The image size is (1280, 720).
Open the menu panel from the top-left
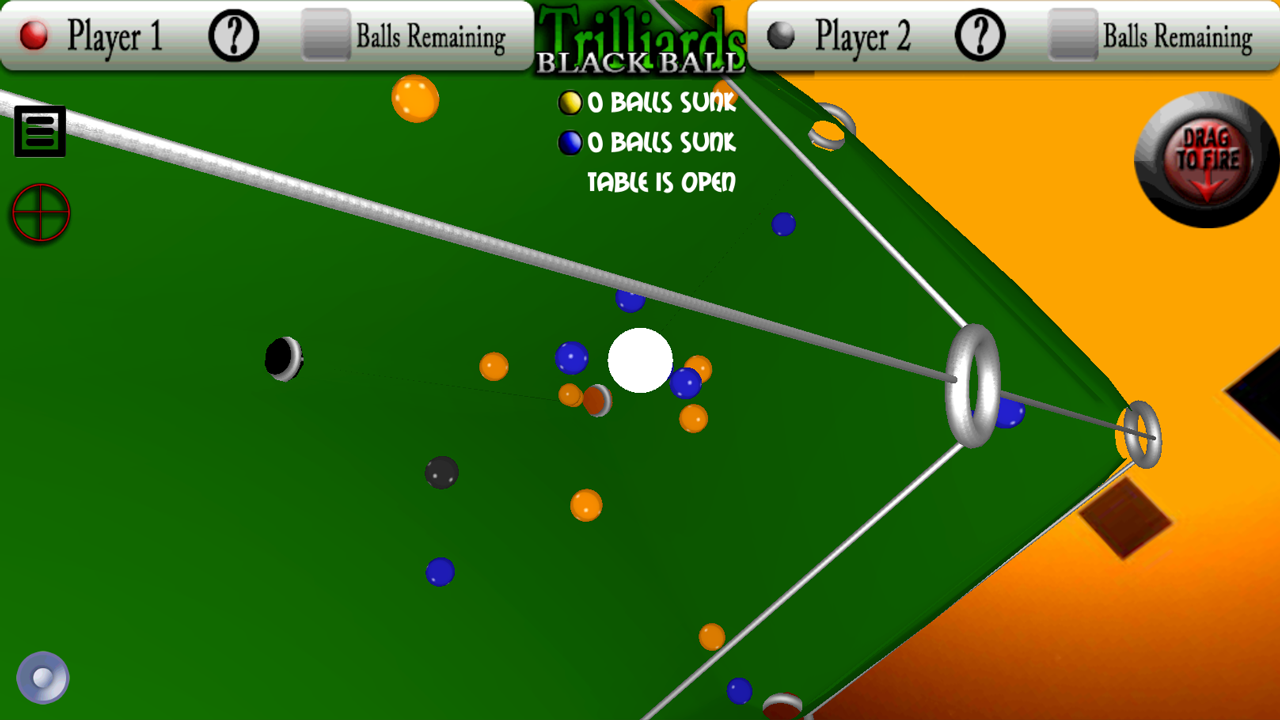(39, 131)
